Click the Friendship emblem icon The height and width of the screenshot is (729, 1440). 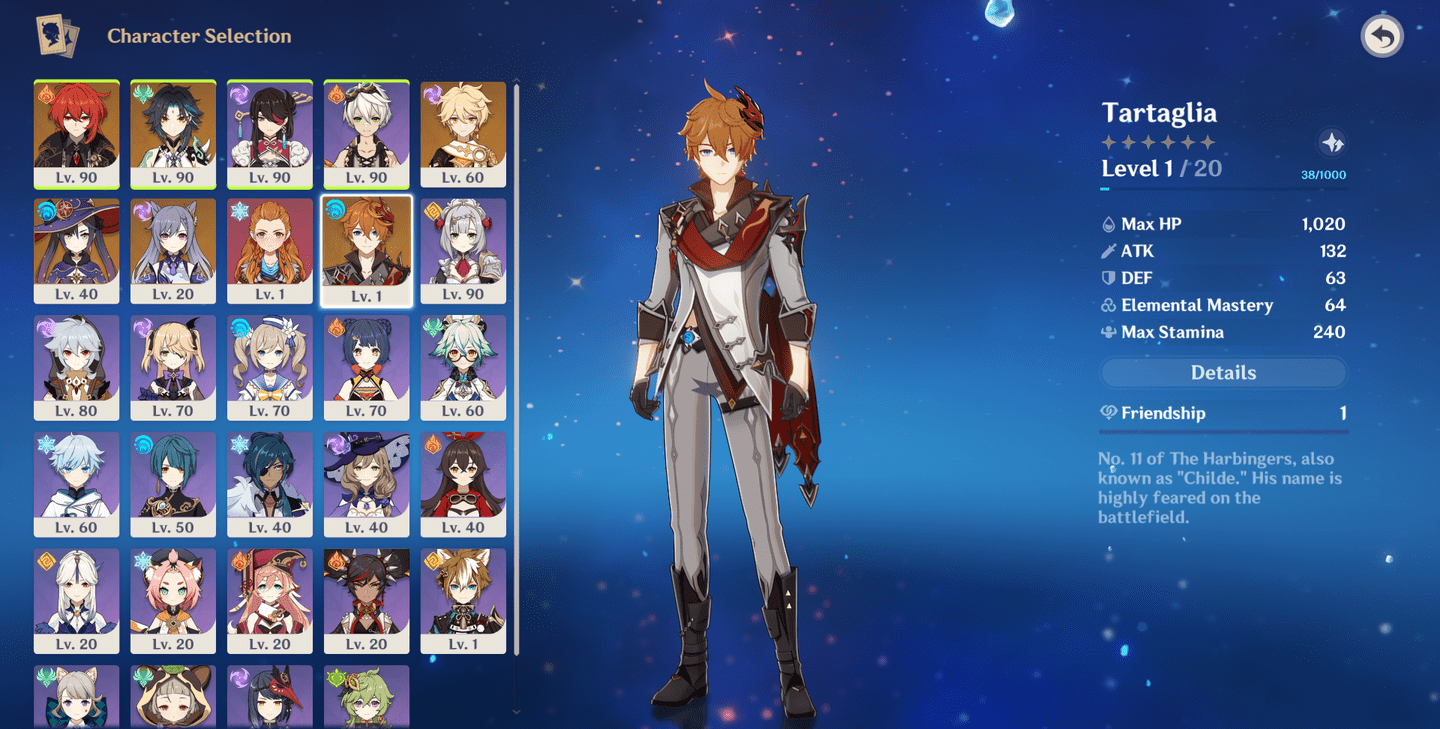click(x=1110, y=412)
